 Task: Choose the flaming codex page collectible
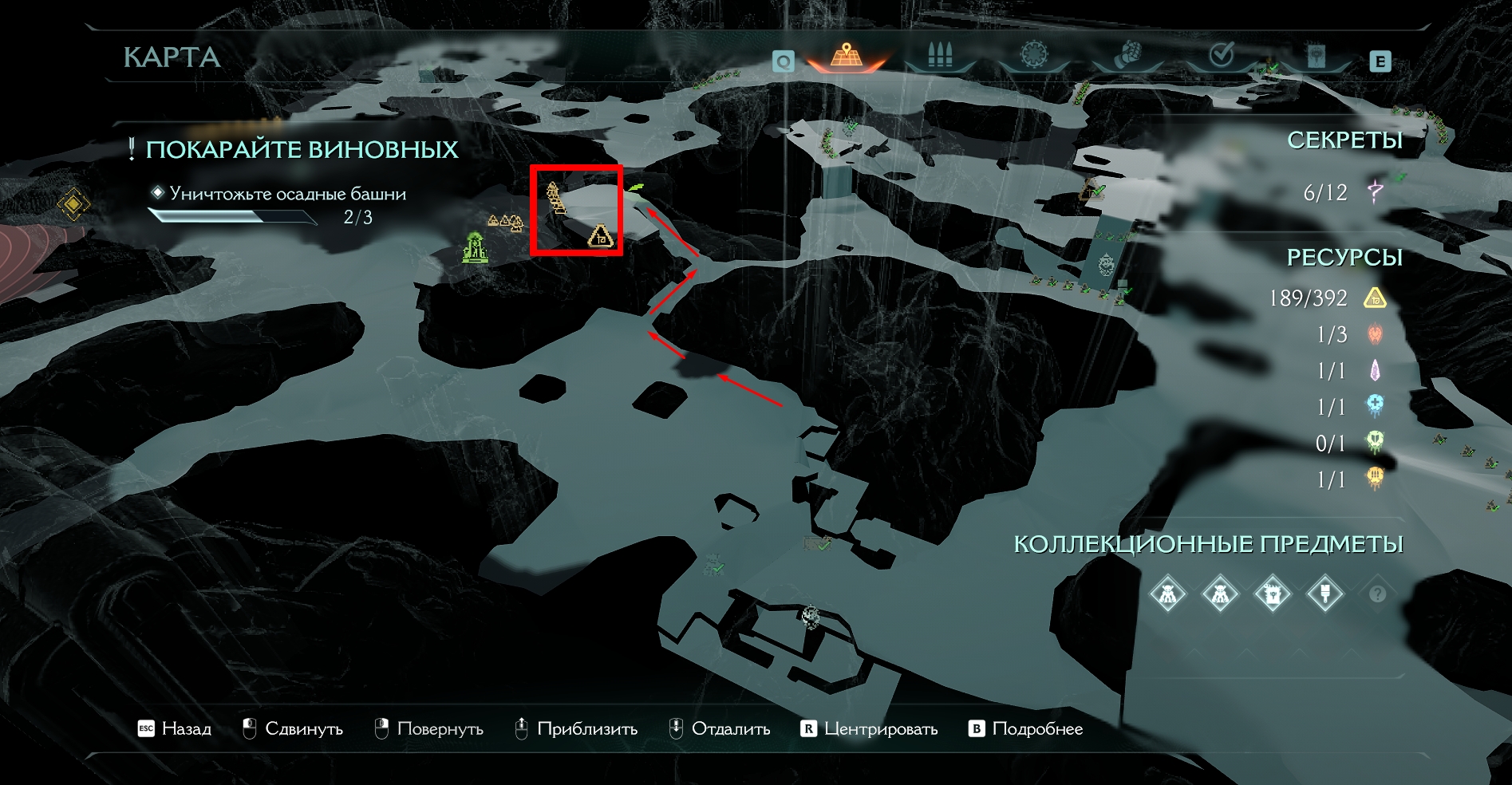(x=1272, y=594)
